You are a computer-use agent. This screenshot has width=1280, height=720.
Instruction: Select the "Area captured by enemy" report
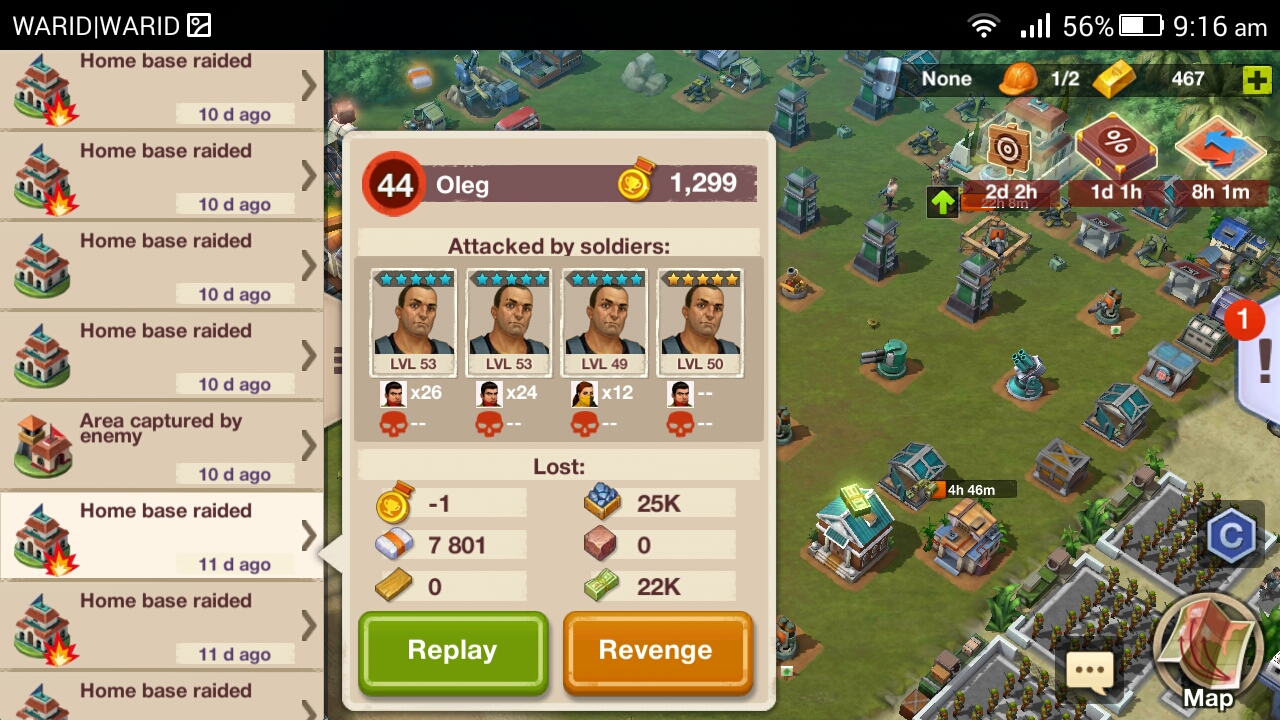(x=160, y=445)
